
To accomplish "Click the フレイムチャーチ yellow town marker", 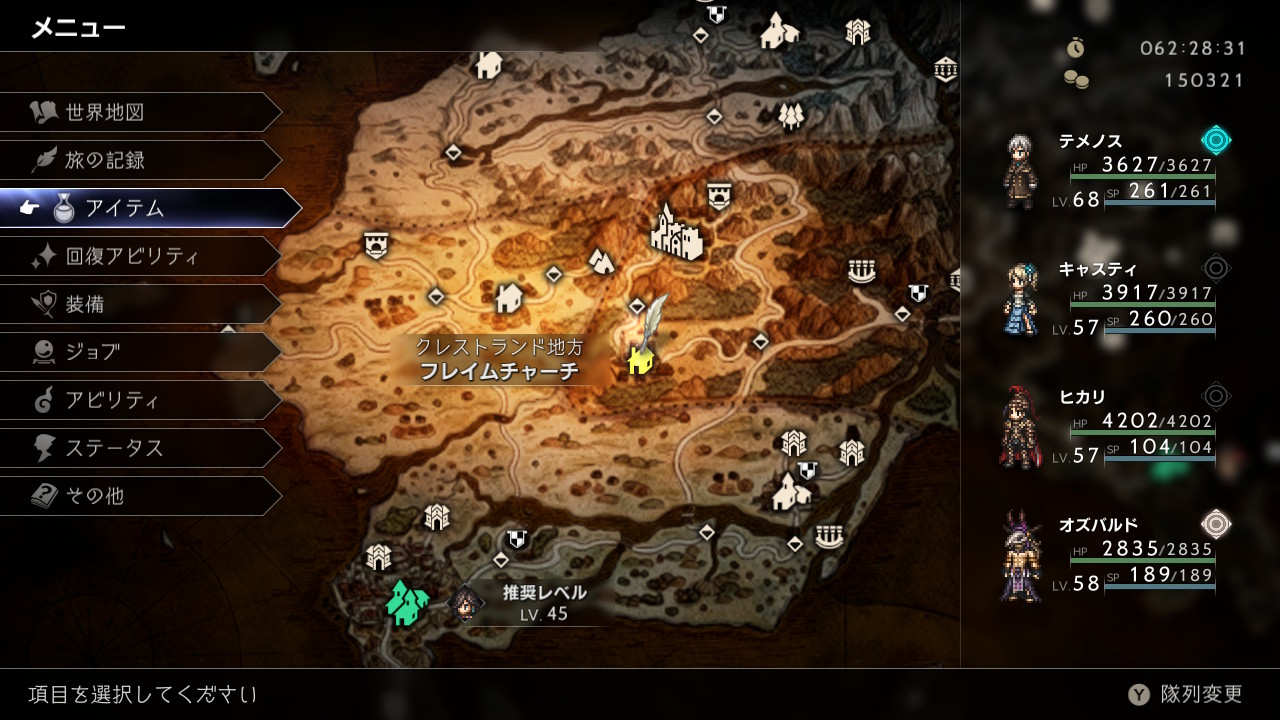I will (x=640, y=359).
